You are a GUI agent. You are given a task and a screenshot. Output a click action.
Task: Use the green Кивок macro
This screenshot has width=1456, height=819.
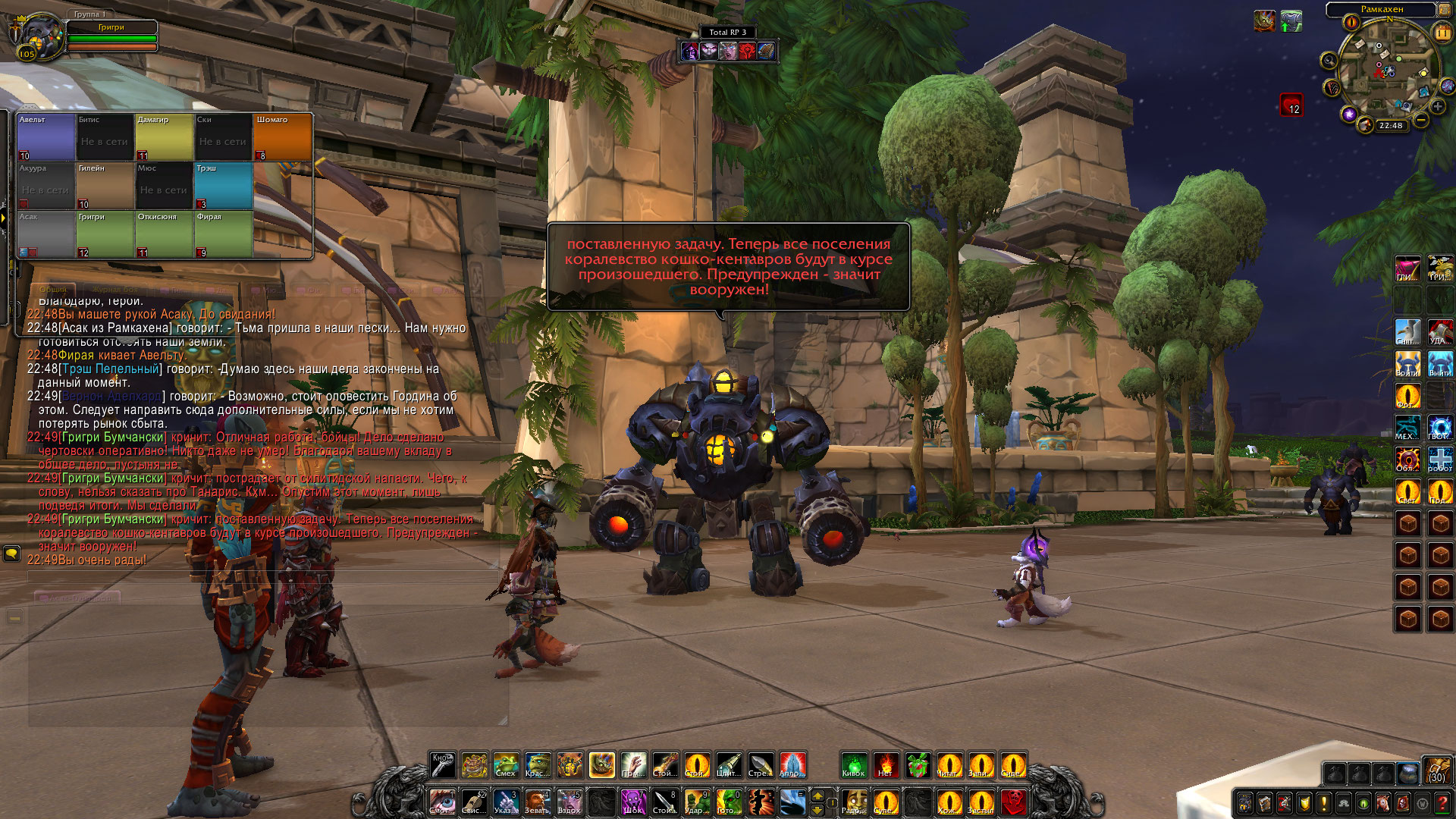coord(853,765)
